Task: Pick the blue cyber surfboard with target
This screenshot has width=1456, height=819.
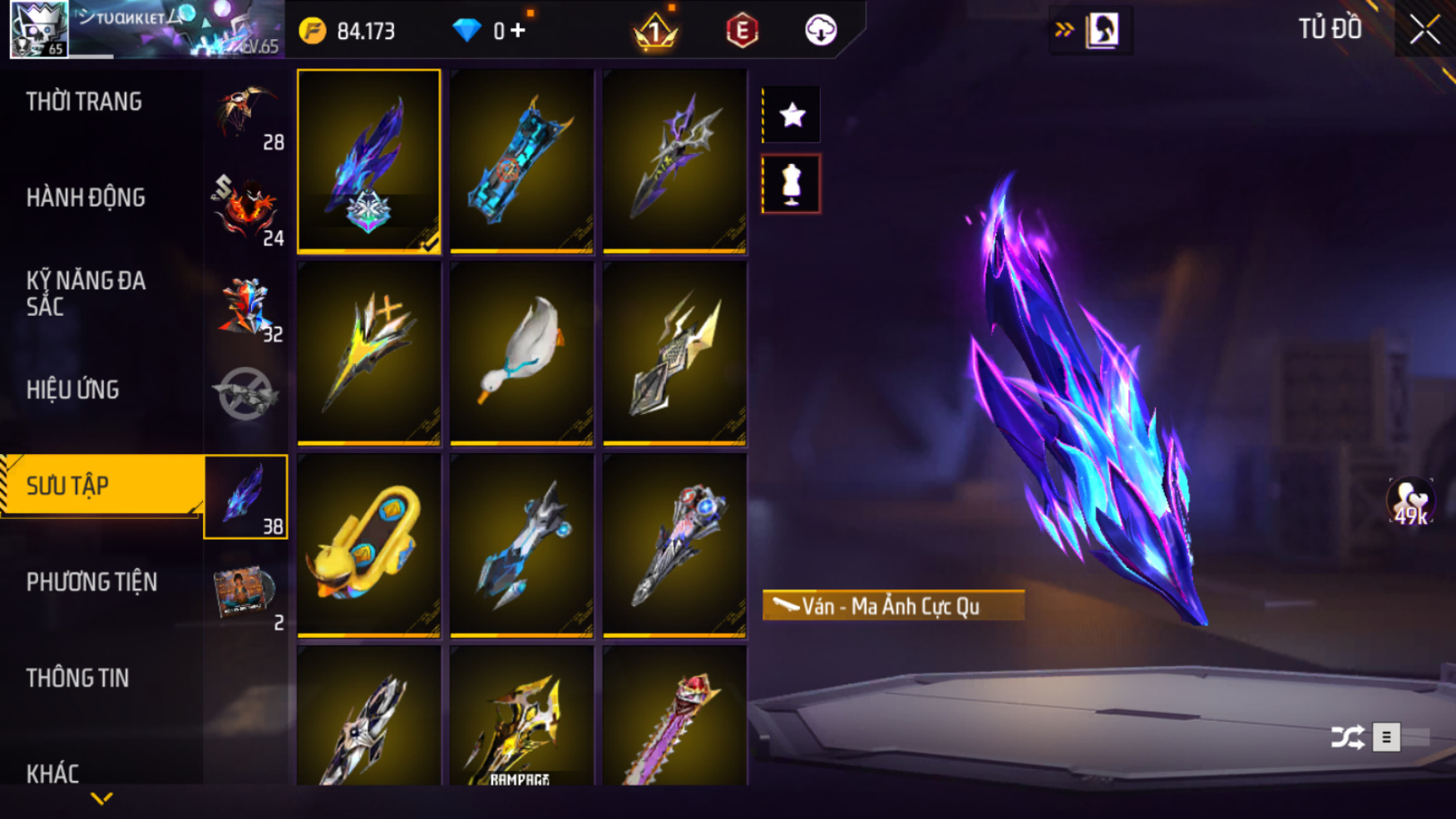Action: [x=521, y=160]
